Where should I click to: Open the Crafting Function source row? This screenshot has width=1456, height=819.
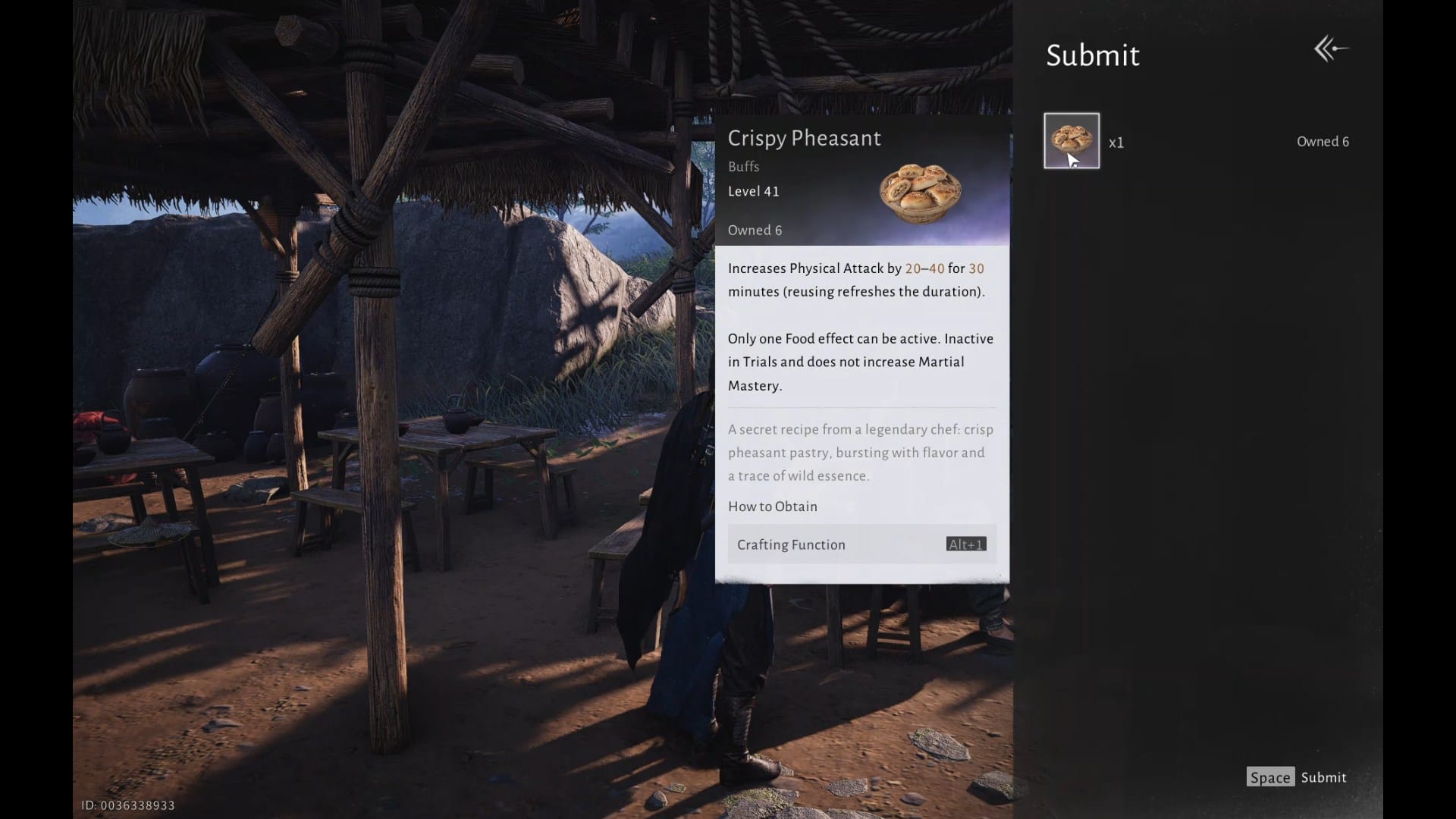(861, 544)
